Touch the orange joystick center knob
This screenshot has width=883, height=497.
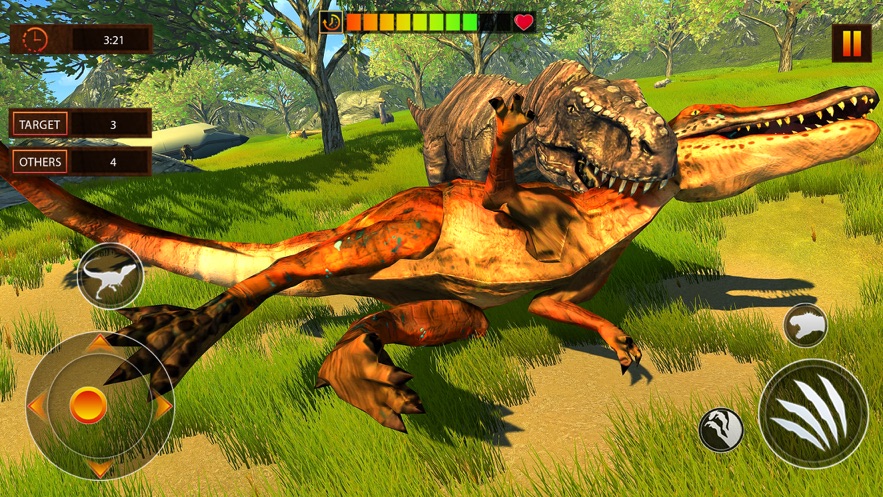89,405
